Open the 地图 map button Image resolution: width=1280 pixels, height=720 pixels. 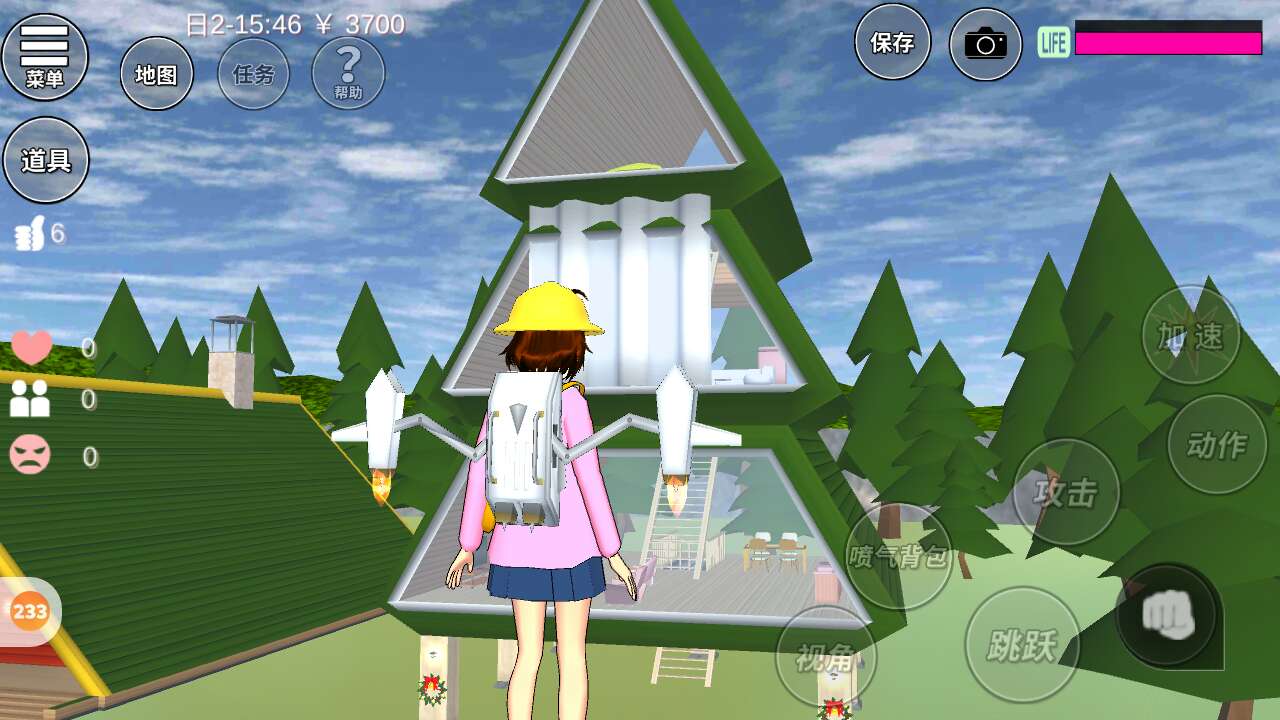coord(157,74)
